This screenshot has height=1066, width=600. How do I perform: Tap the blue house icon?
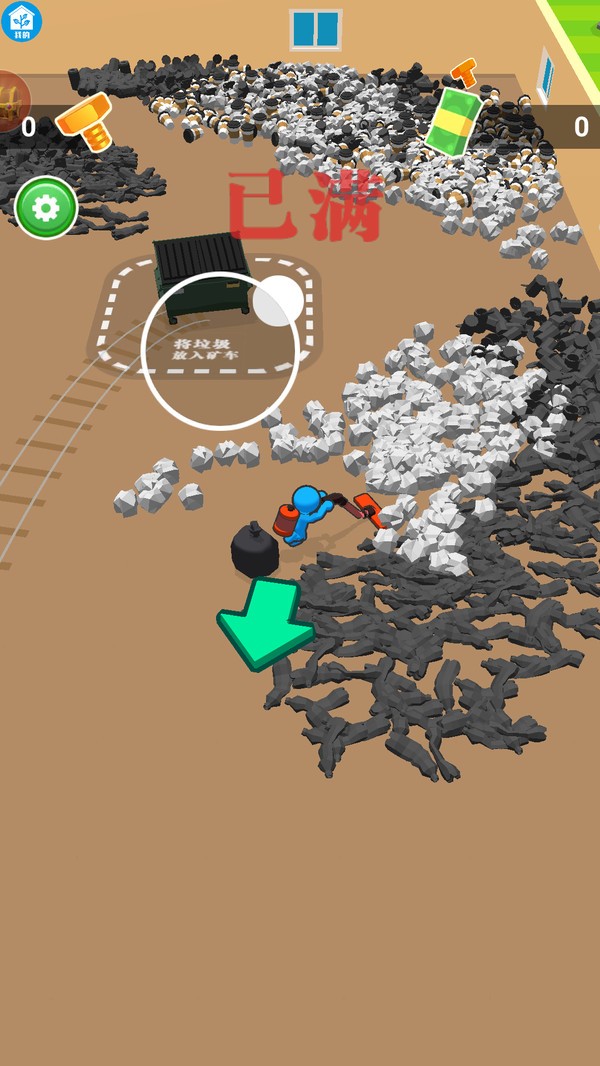[21, 21]
